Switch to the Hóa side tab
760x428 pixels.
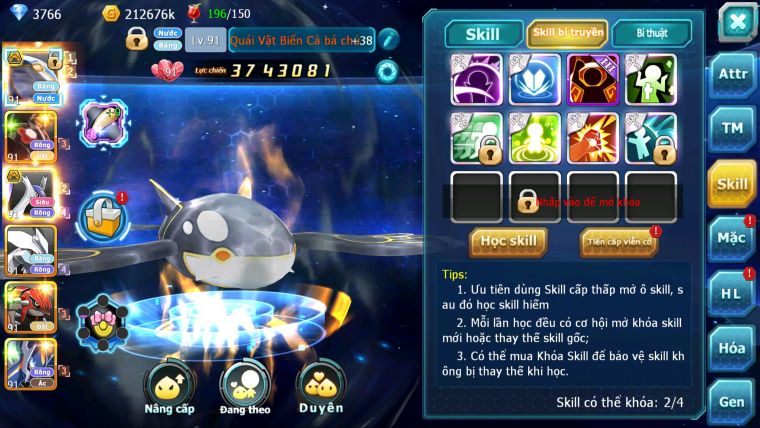733,347
